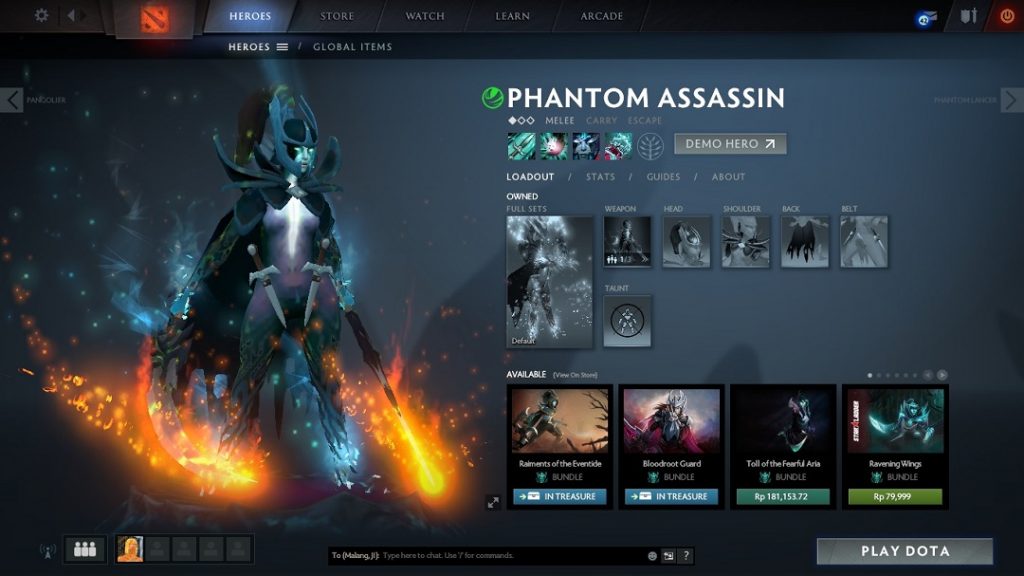
Task: Purchase Toll of the Fearful Aria bundle
Action: (x=783, y=496)
